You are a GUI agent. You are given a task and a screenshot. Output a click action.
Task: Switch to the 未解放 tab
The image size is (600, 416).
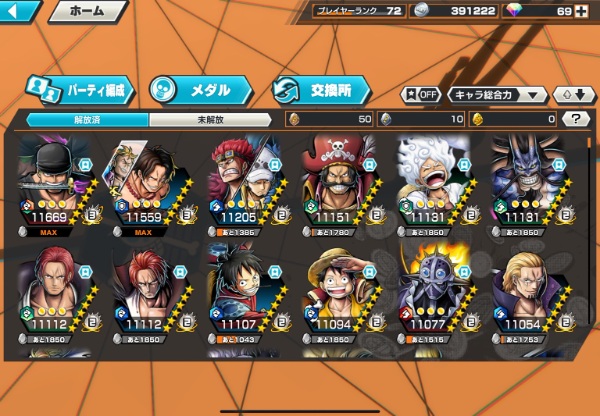(210, 119)
